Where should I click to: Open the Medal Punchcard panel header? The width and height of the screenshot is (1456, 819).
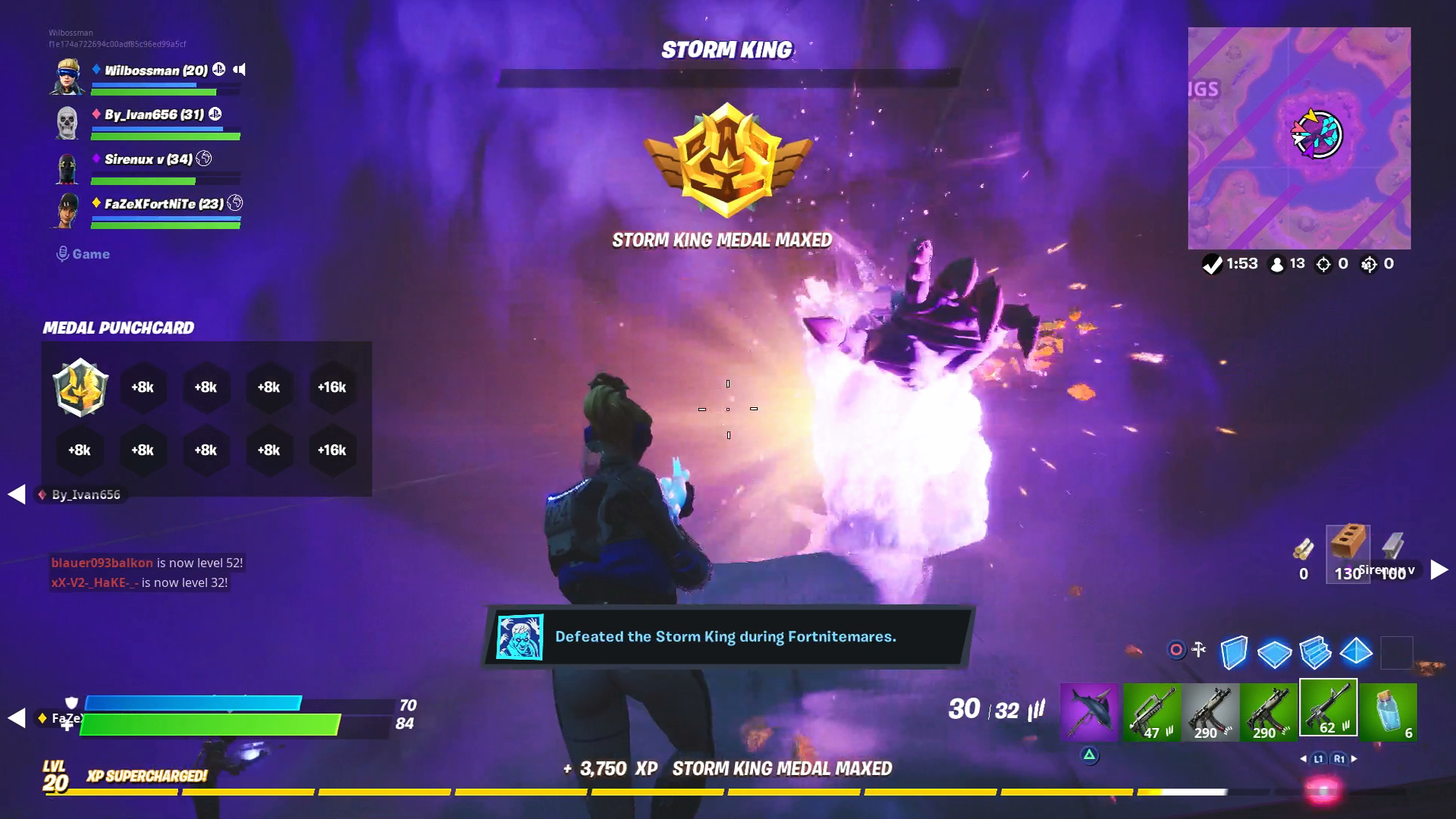(x=118, y=328)
